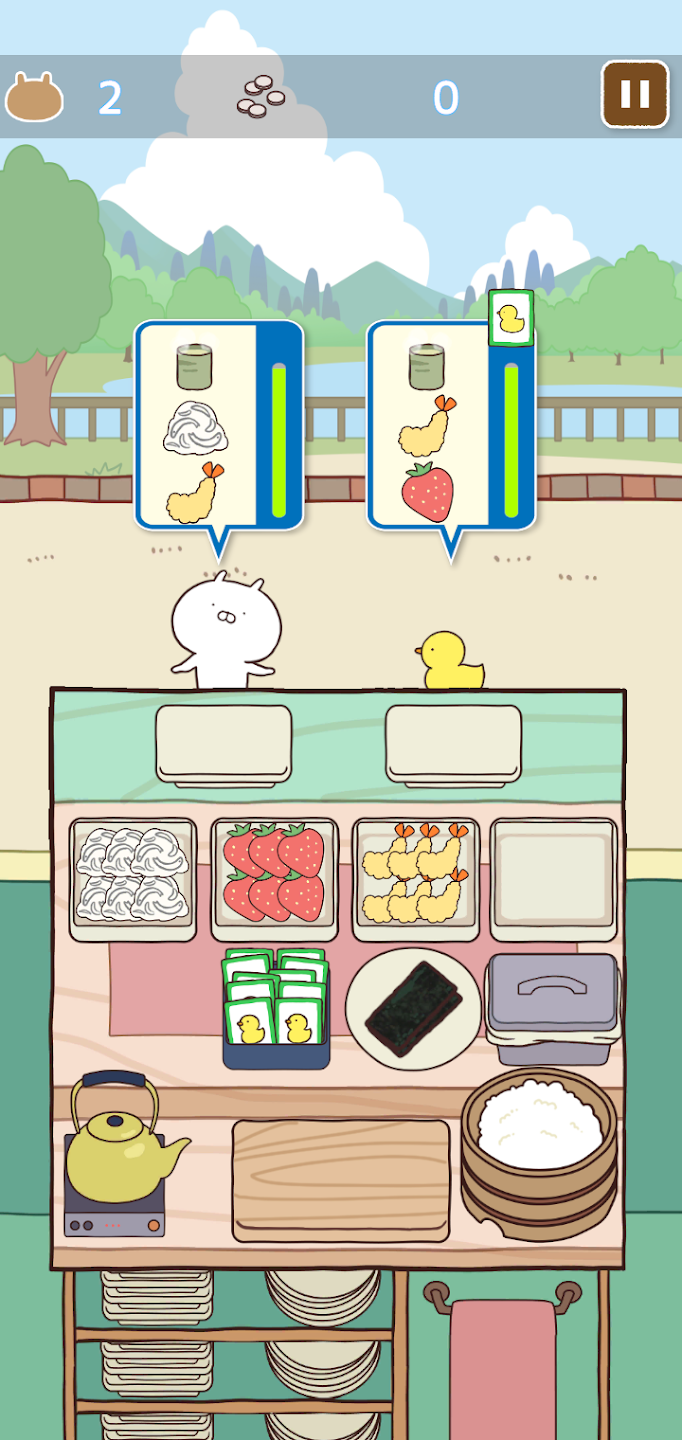Image resolution: width=682 pixels, height=1440 pixels.
Task: Select the strawberry ingredient tray
Action: point(274,877)
